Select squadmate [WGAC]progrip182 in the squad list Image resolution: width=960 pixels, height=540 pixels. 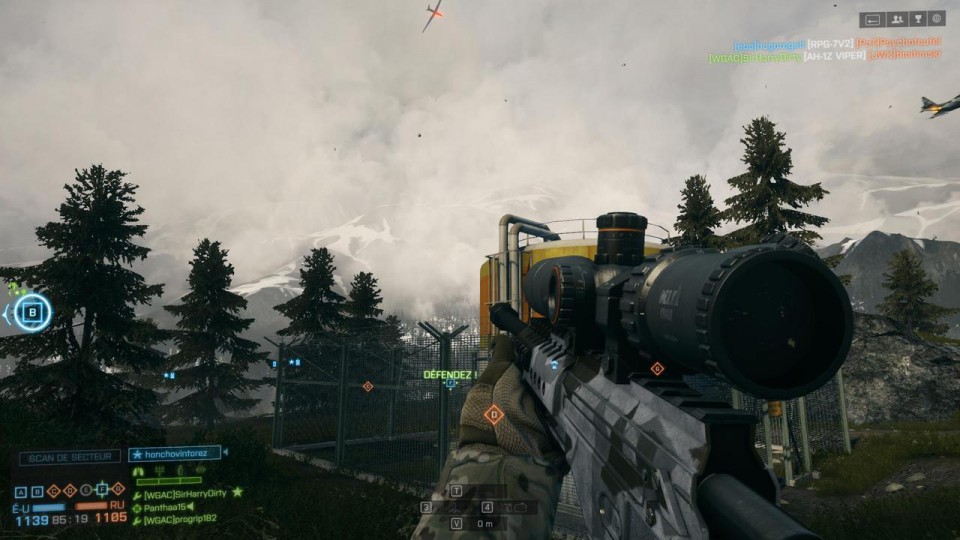click(182, 520)
